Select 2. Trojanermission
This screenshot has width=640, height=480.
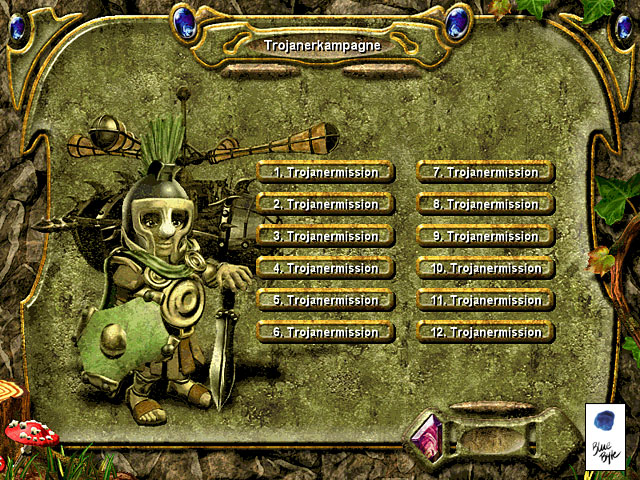325,204
